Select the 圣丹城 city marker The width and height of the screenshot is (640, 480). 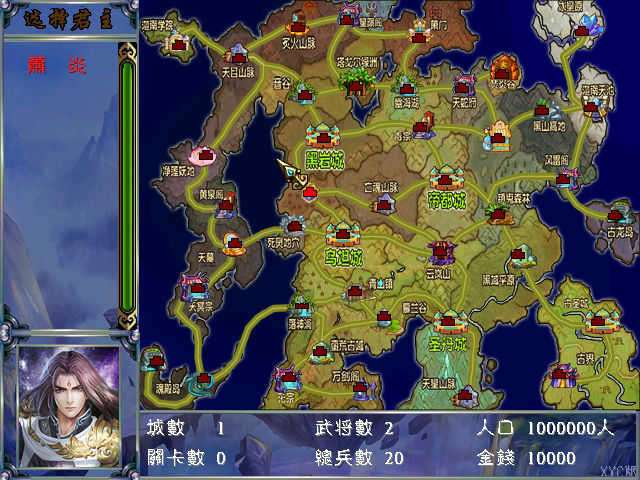[448, 322]
